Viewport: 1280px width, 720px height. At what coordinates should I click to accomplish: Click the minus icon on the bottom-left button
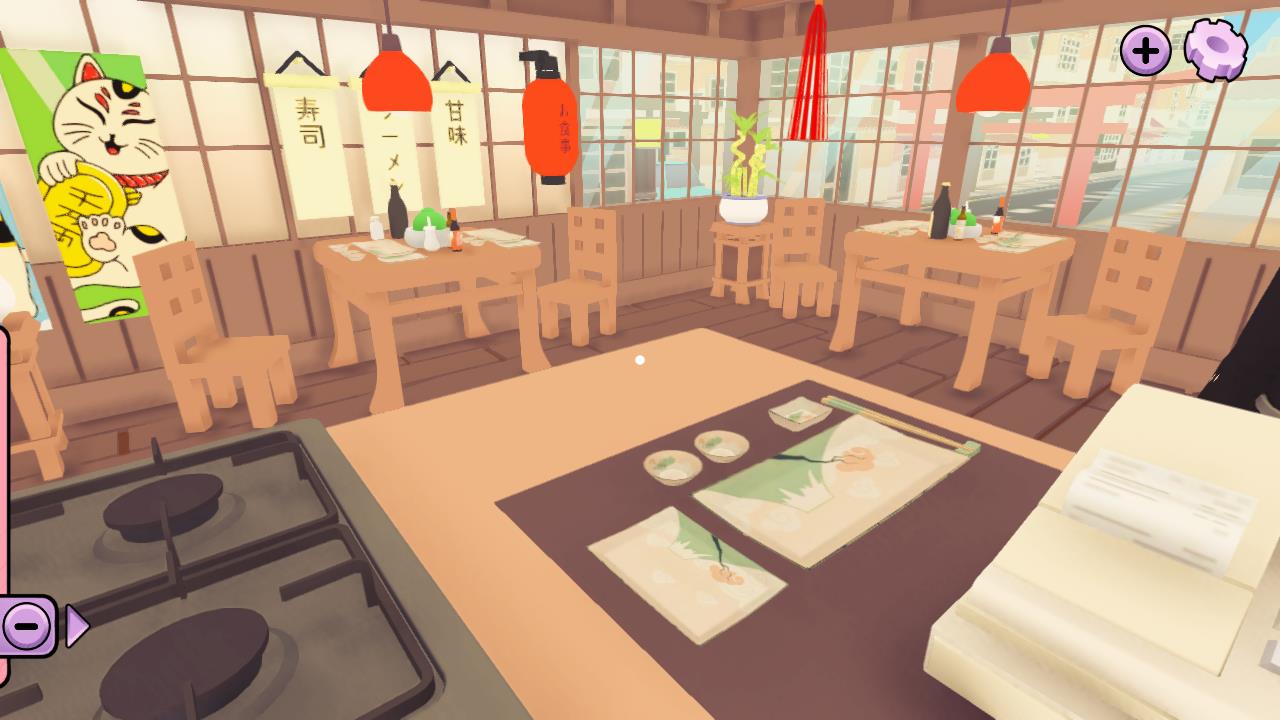26,625
